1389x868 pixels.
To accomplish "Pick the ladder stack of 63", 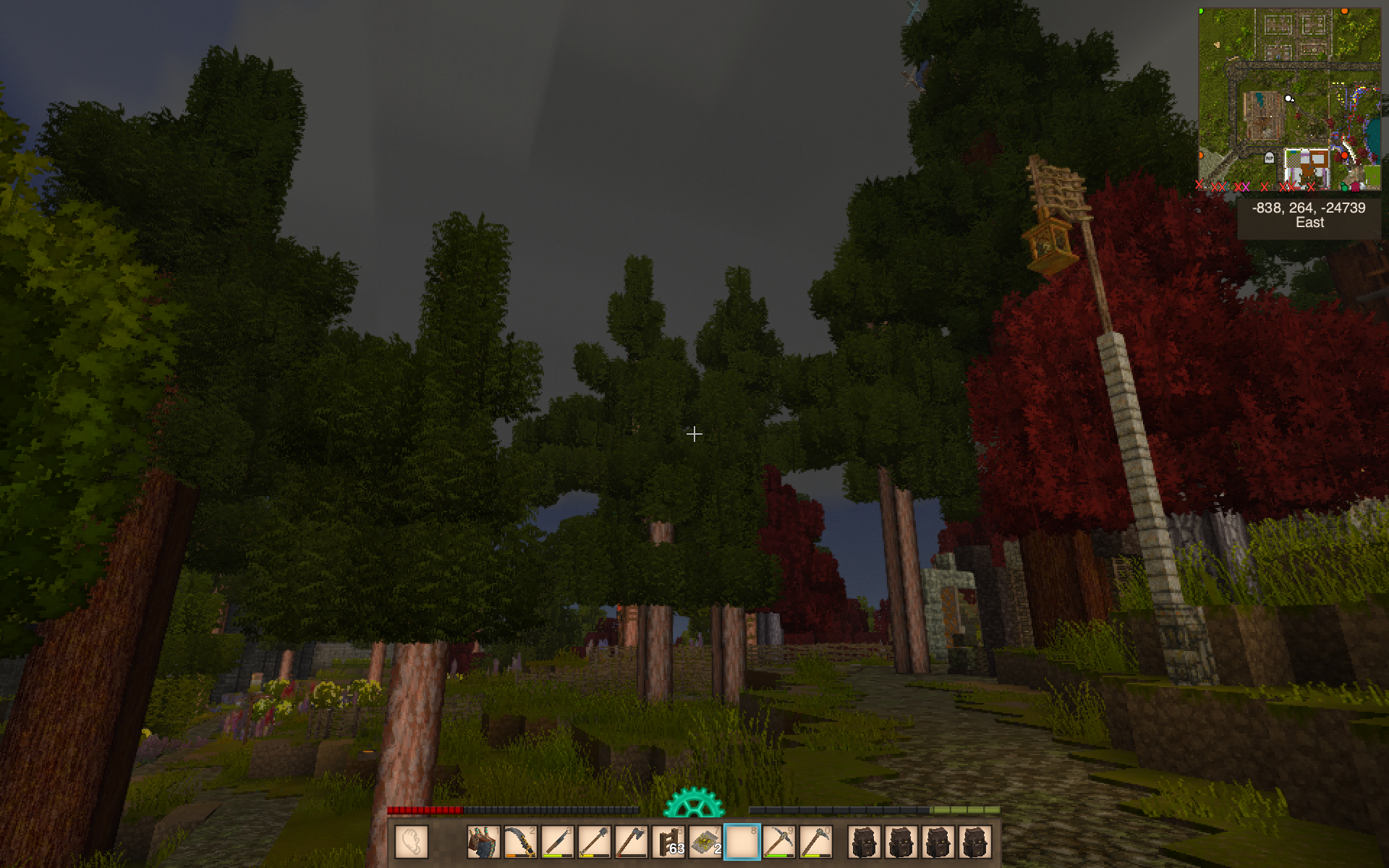I will tap(668, 842).
